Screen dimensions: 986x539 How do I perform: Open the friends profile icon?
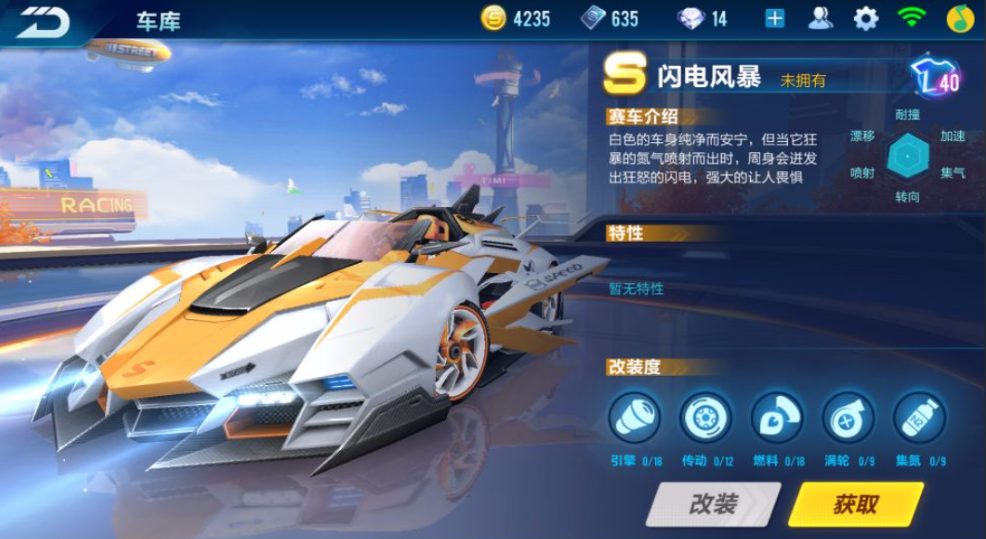click(x=820, y=19)
